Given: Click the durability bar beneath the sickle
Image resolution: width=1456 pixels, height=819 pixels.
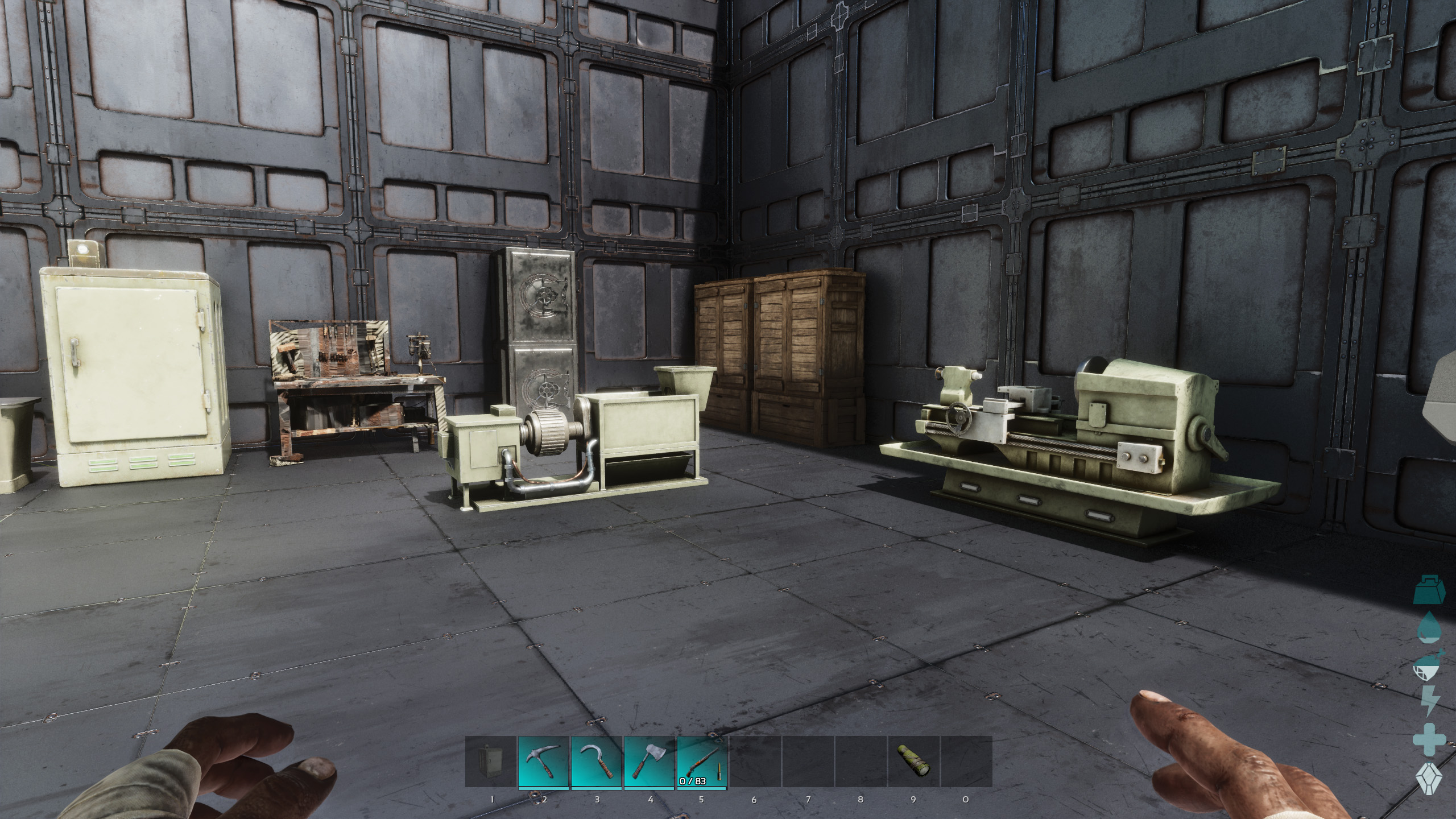Looking at the screenshot, I should coord(596,788).
